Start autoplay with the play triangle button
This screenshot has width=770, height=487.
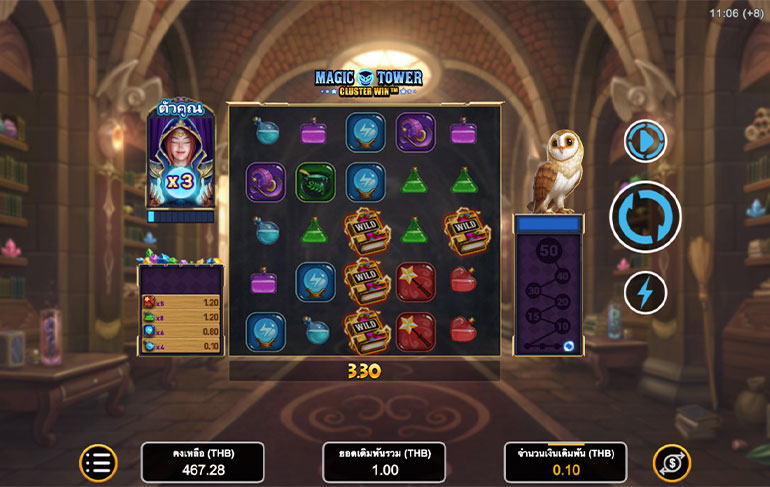coord(645,141)
